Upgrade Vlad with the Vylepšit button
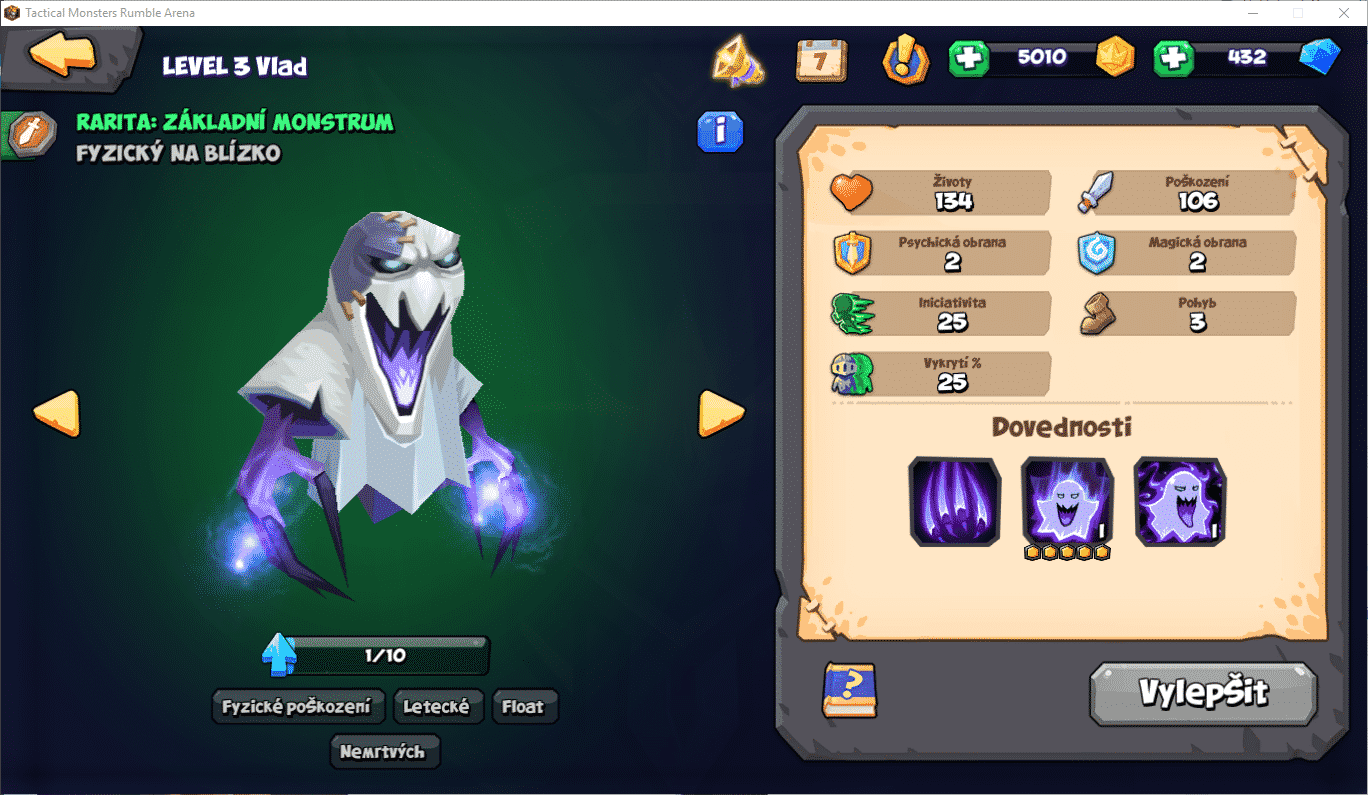Image resolution: width=1368 pixels, height=795 pixels. [x=1203, y=693]
